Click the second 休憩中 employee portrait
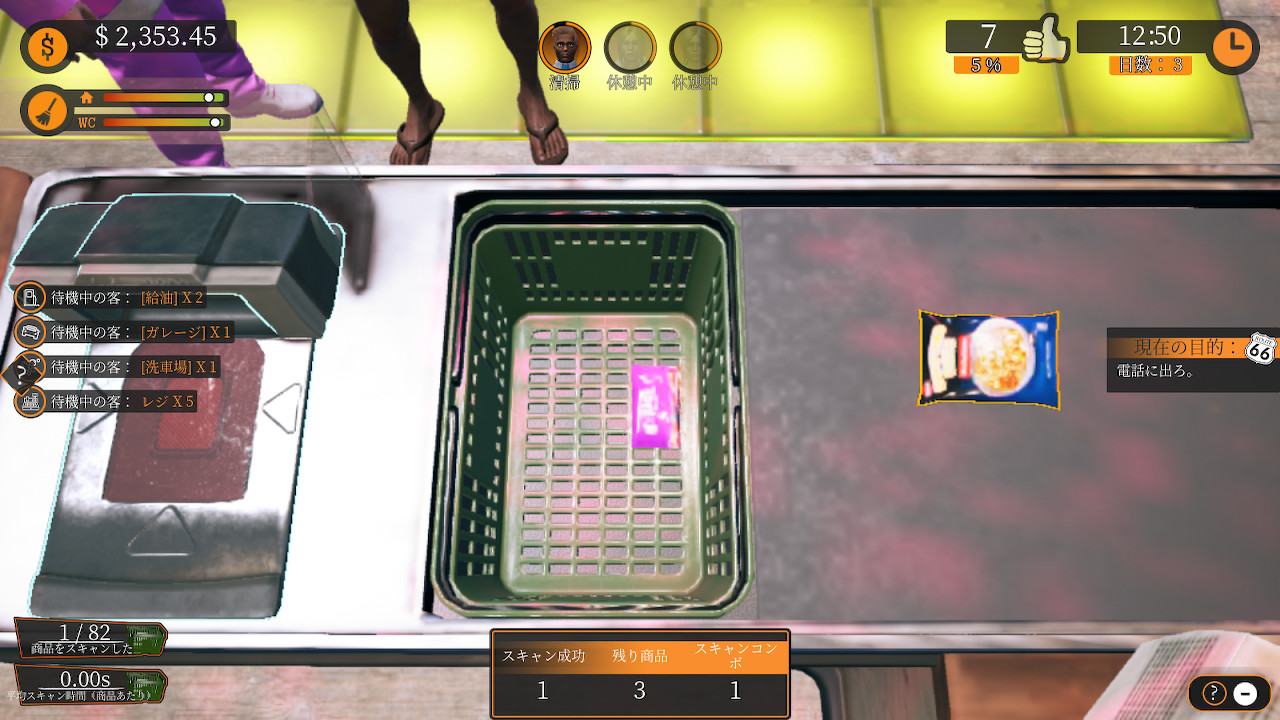Image resolution: width=1280 pixels, height=720 pixels. point(695,44)
